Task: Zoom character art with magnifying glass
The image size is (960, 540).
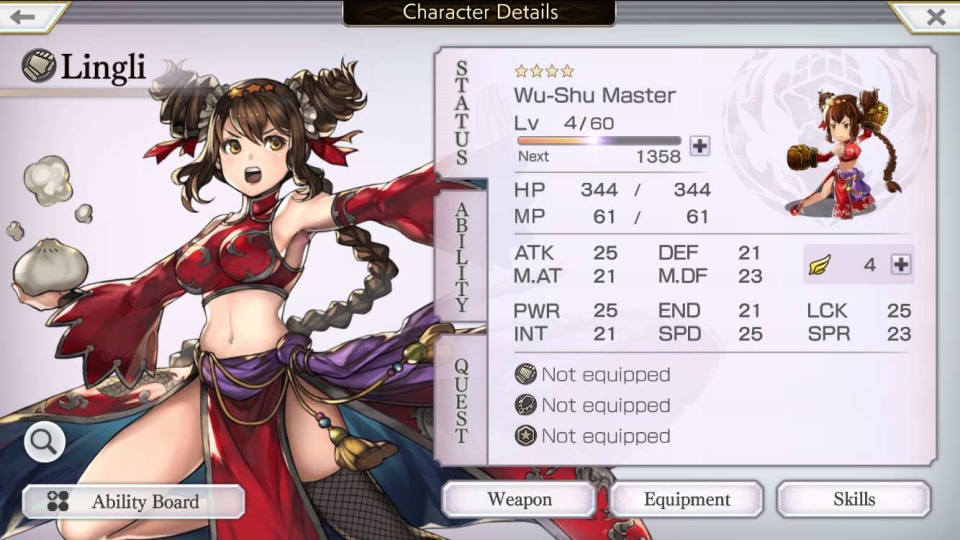Action: 44,440
